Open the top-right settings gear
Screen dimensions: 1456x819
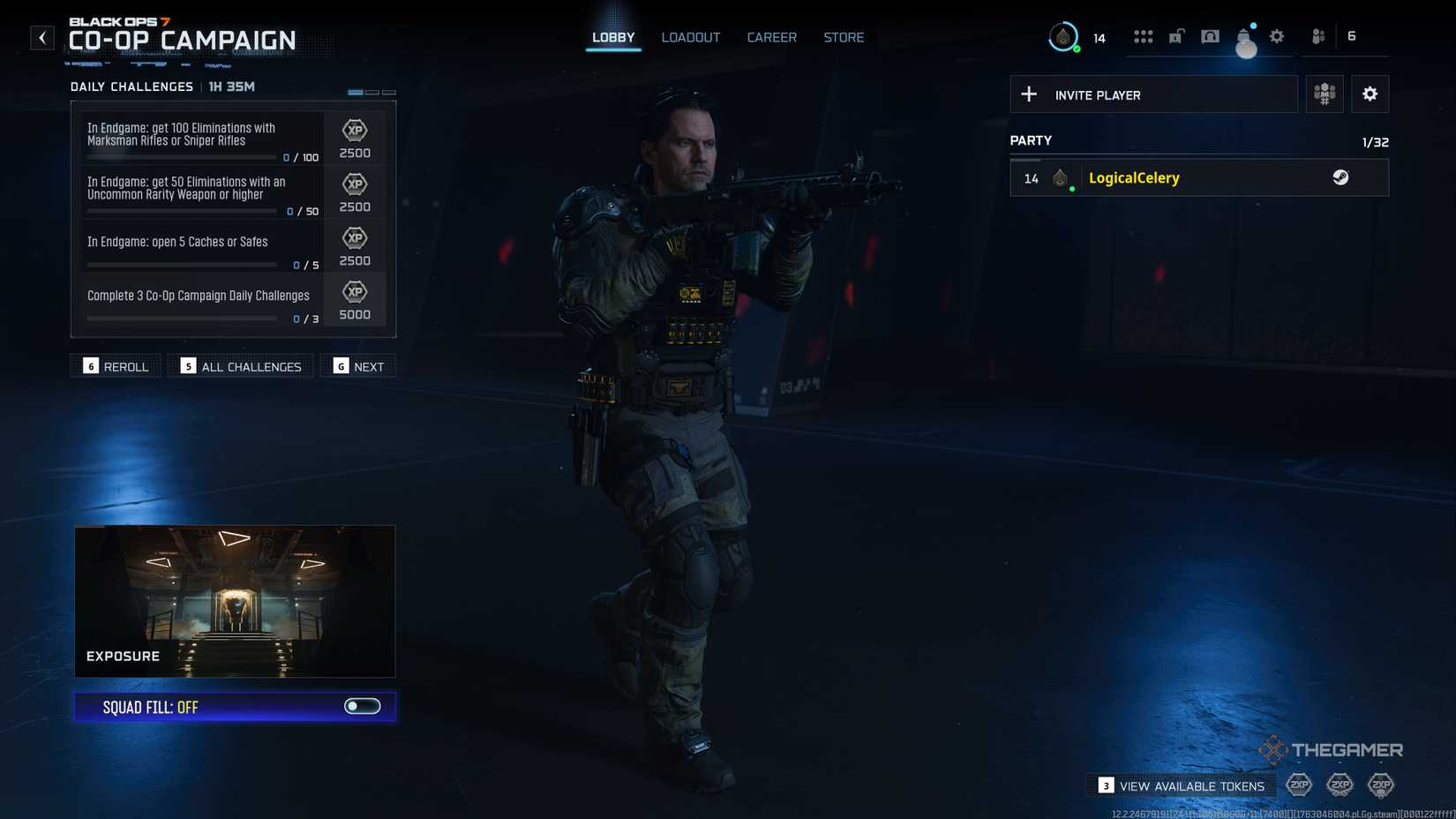1276,36
